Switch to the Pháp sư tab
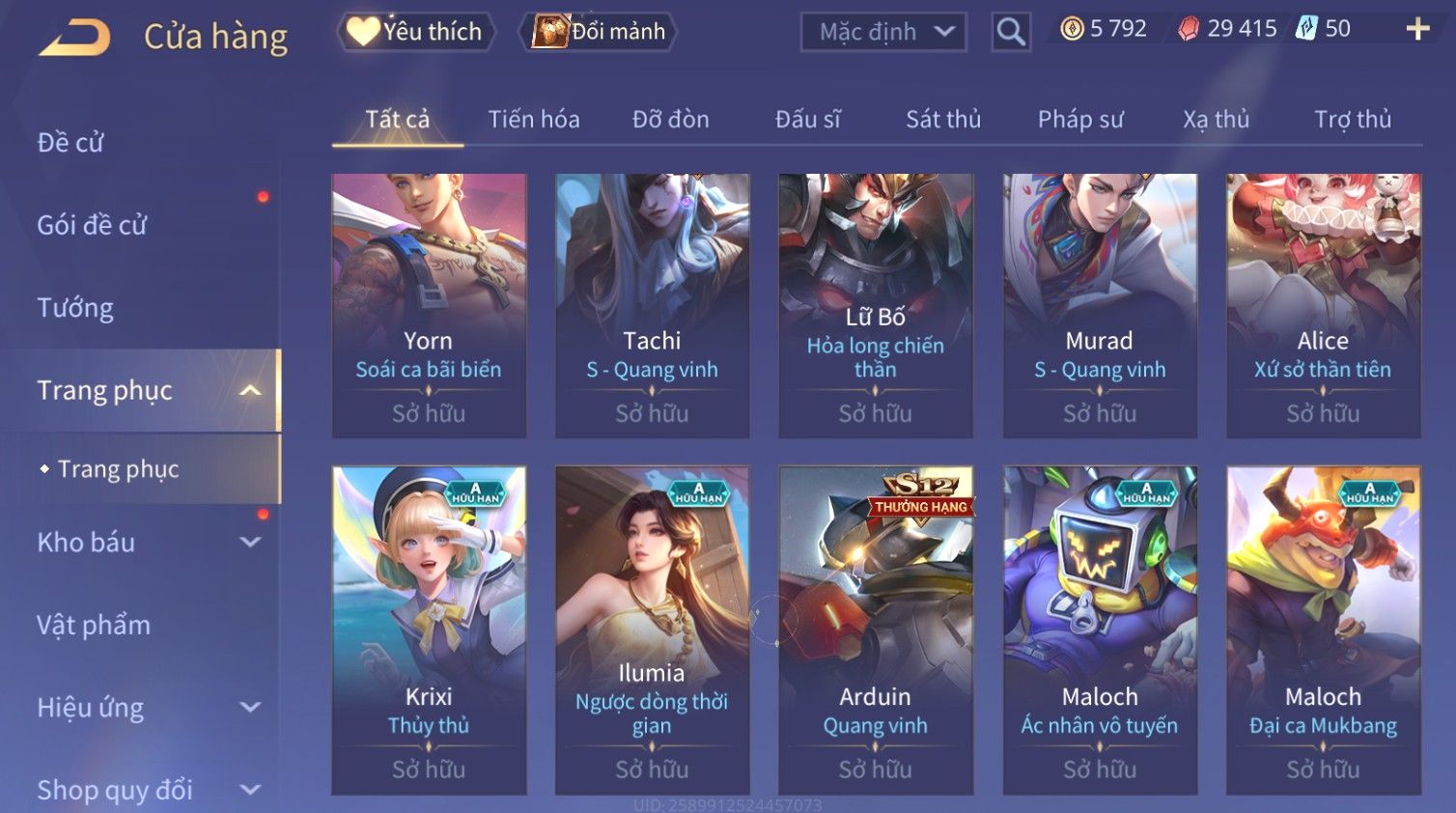Screen dimensions: 1456x813 tap(1080, 120)
